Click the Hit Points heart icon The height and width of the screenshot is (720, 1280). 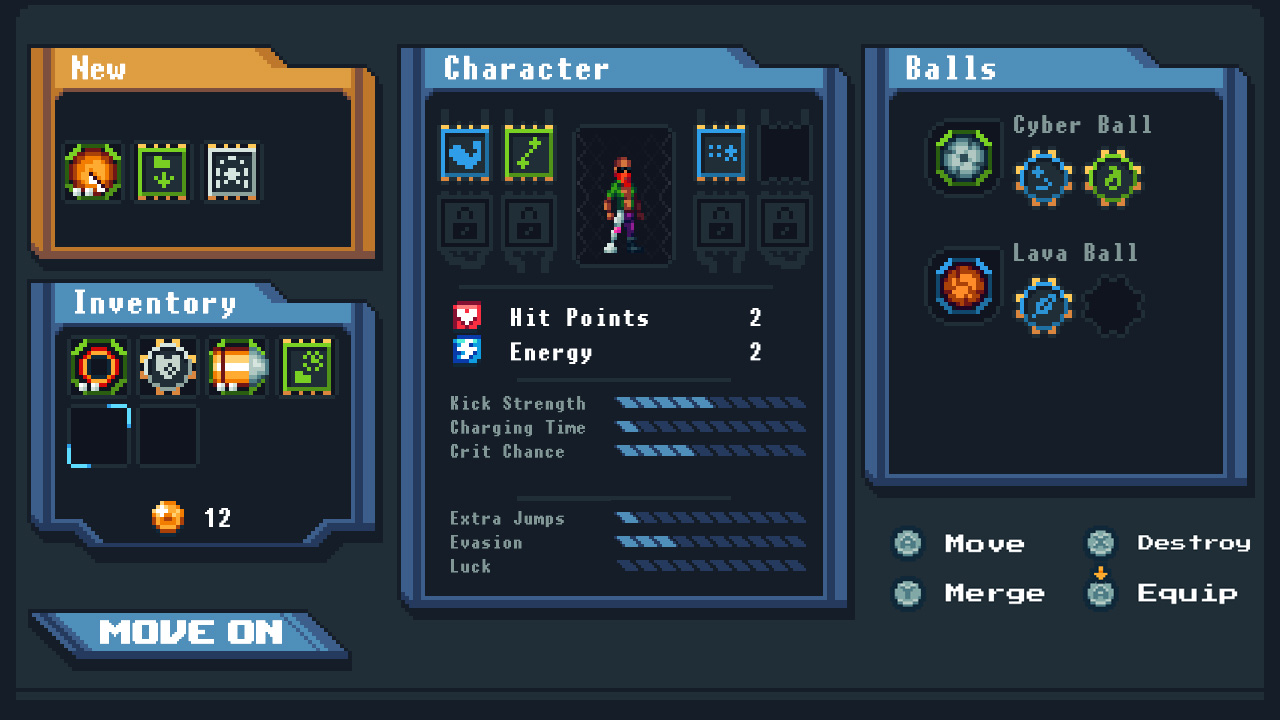pos(467,317)
